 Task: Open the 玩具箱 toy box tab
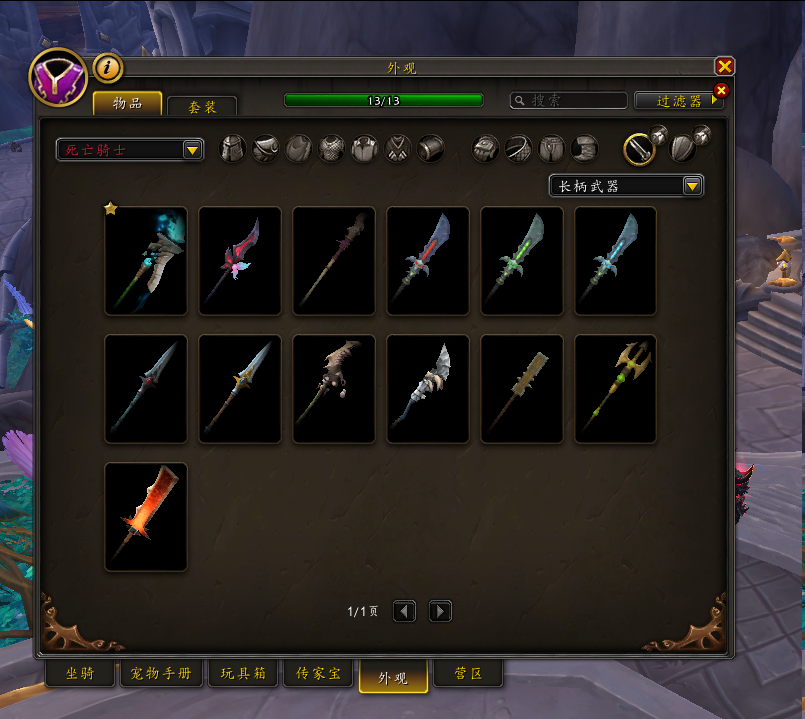[x=243, y=675]
